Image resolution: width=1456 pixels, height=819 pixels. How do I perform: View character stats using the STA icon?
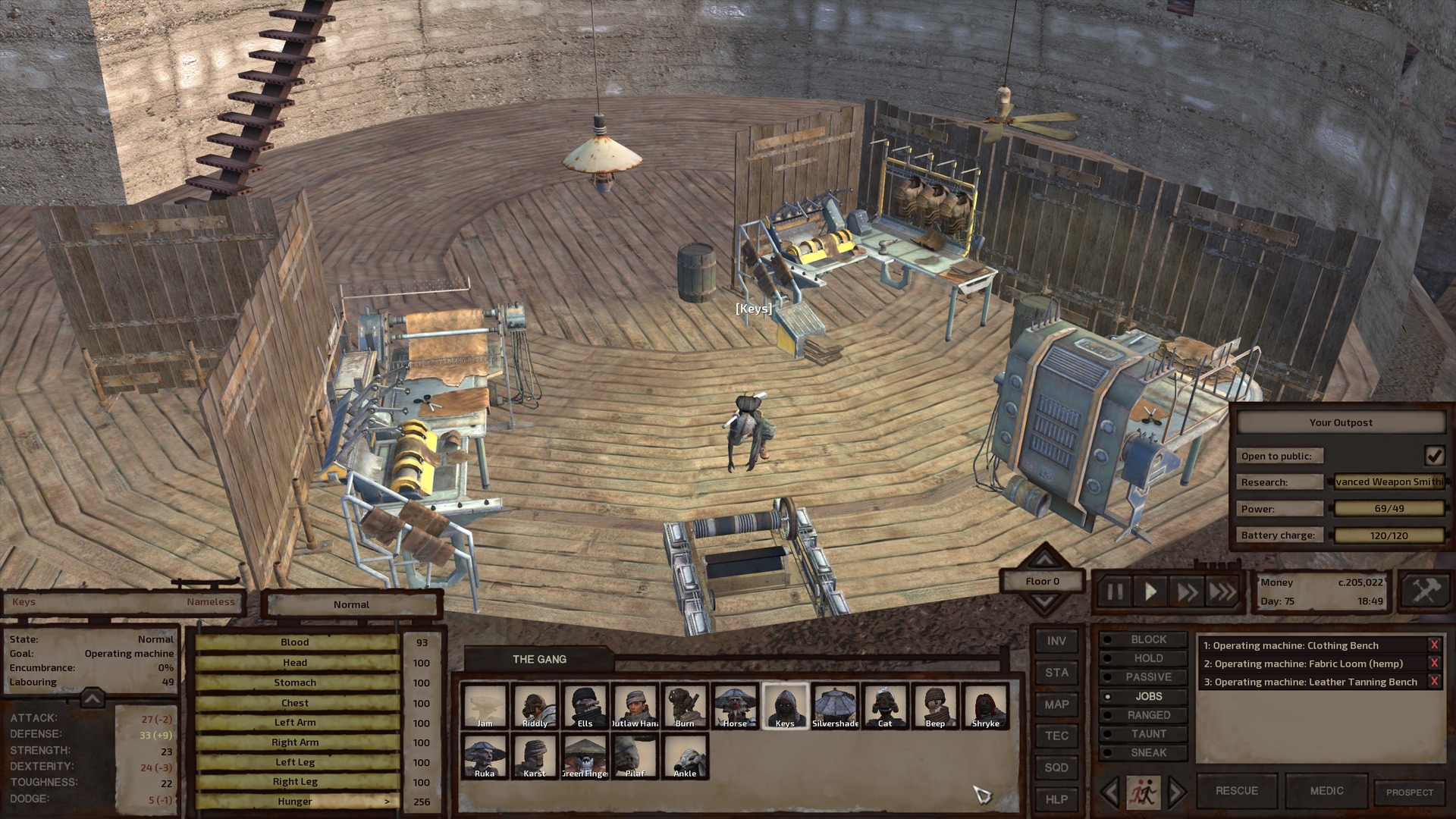pos(1056,673)
